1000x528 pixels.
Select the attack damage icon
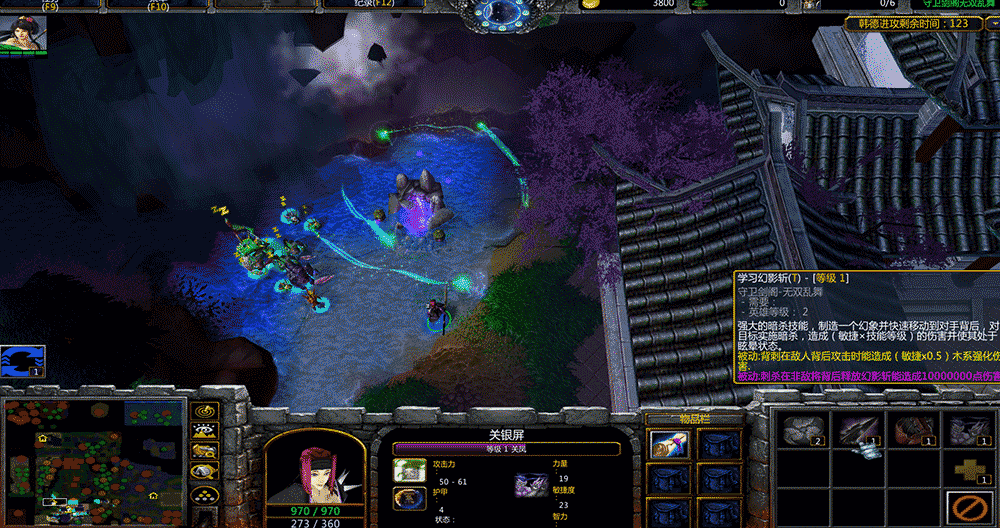[410, 470]
